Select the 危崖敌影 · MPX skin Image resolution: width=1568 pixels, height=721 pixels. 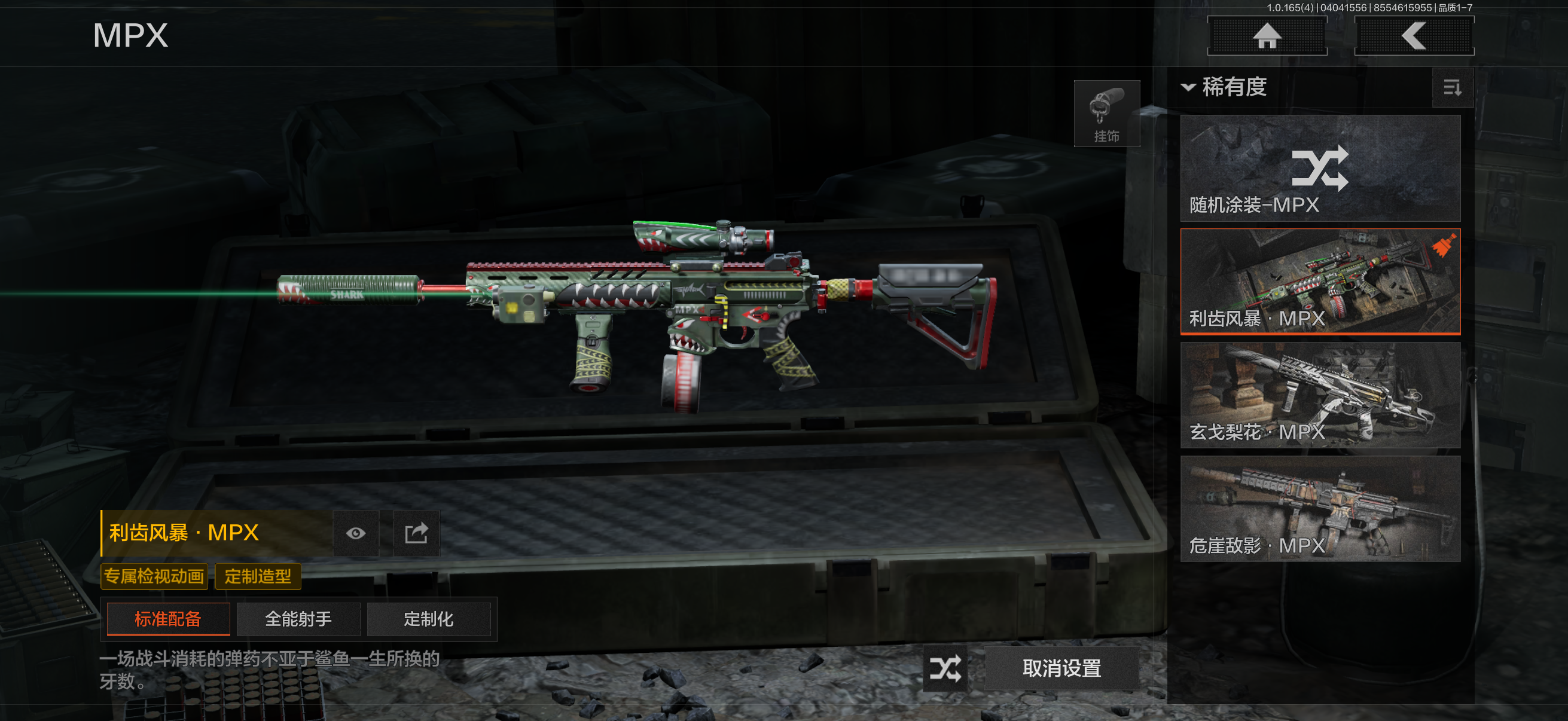pyautogui.click(x=1320, y=509)
